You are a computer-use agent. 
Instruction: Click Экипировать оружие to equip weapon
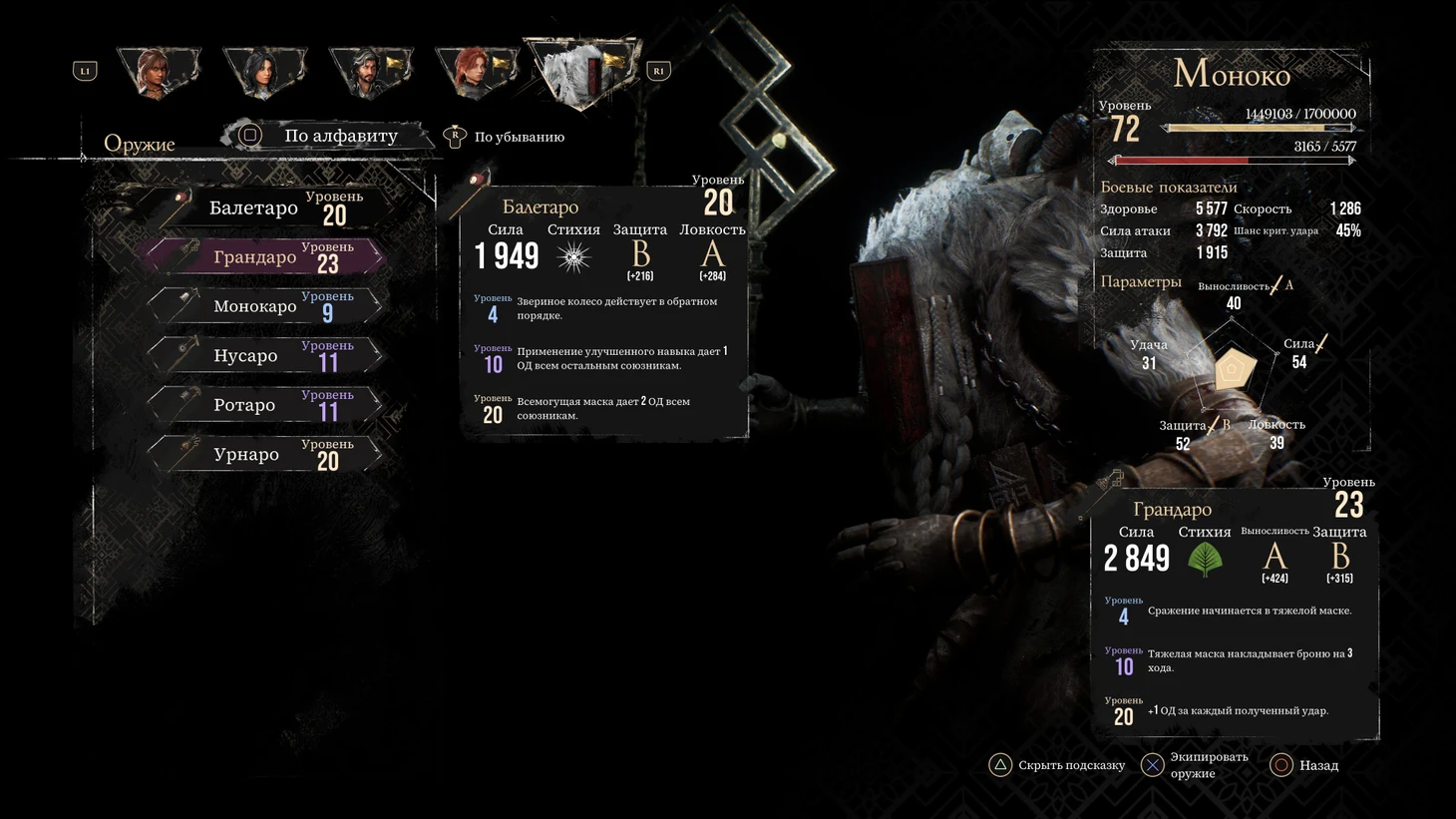pos(1197,765)
